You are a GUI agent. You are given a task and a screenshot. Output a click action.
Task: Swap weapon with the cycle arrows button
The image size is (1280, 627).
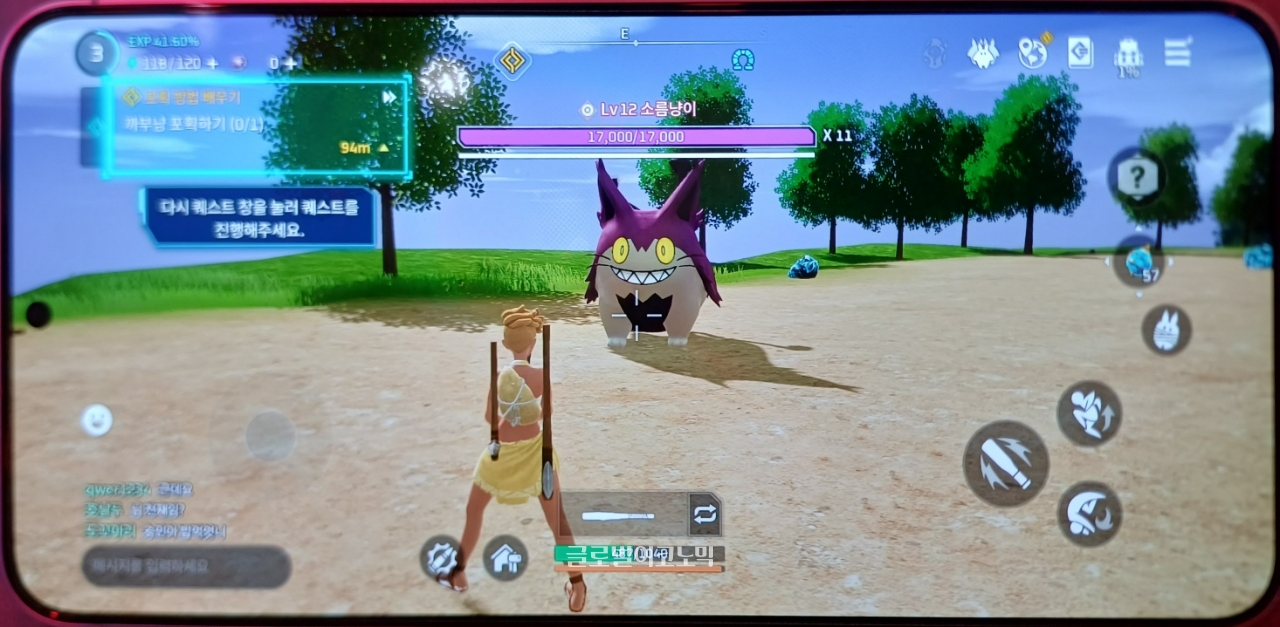[x=703, y=515]
